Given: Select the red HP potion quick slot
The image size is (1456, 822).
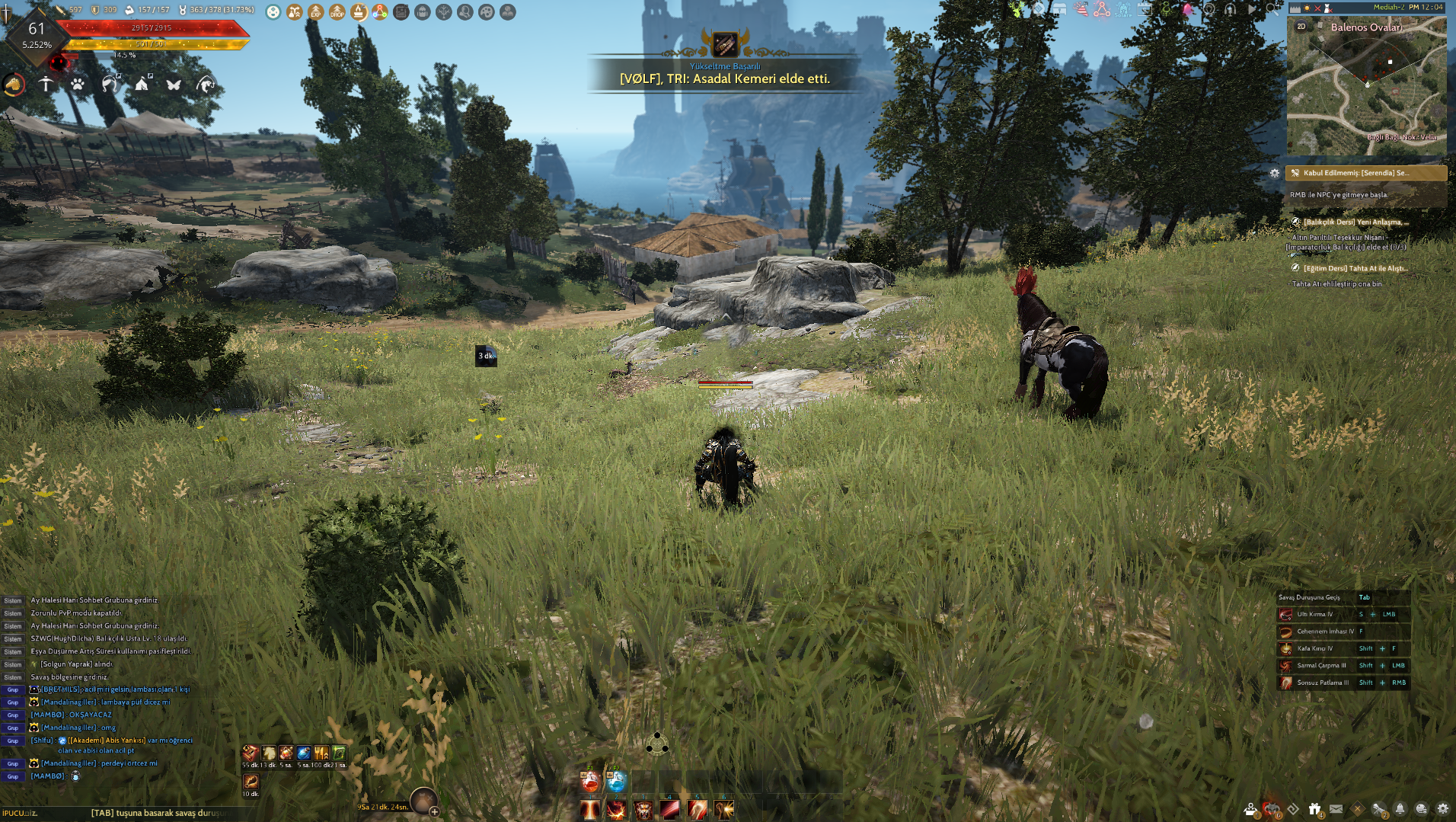Looking at the screenshot, I should [590, 782].
